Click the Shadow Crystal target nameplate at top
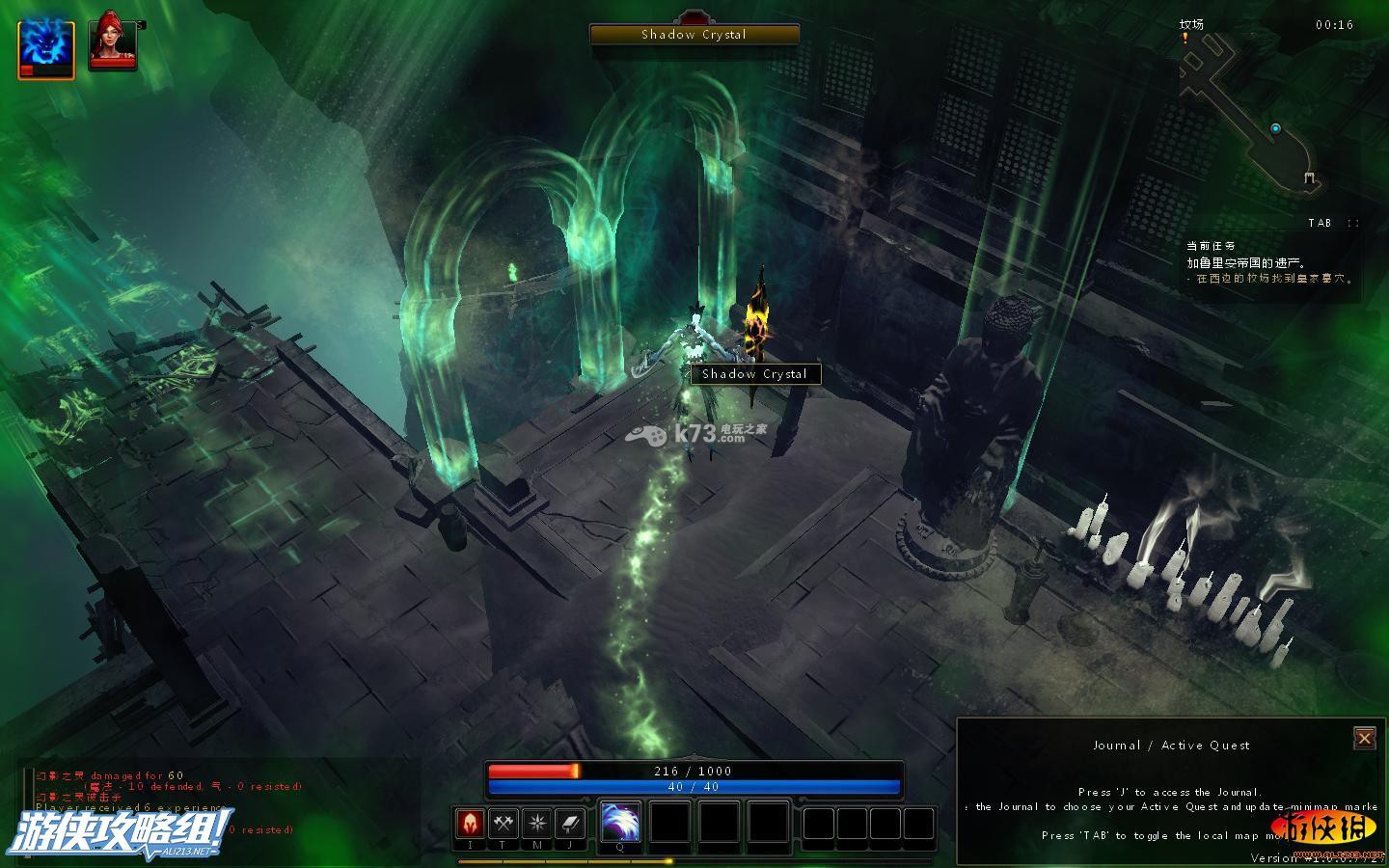The image size is (1389, 868). 694,35
